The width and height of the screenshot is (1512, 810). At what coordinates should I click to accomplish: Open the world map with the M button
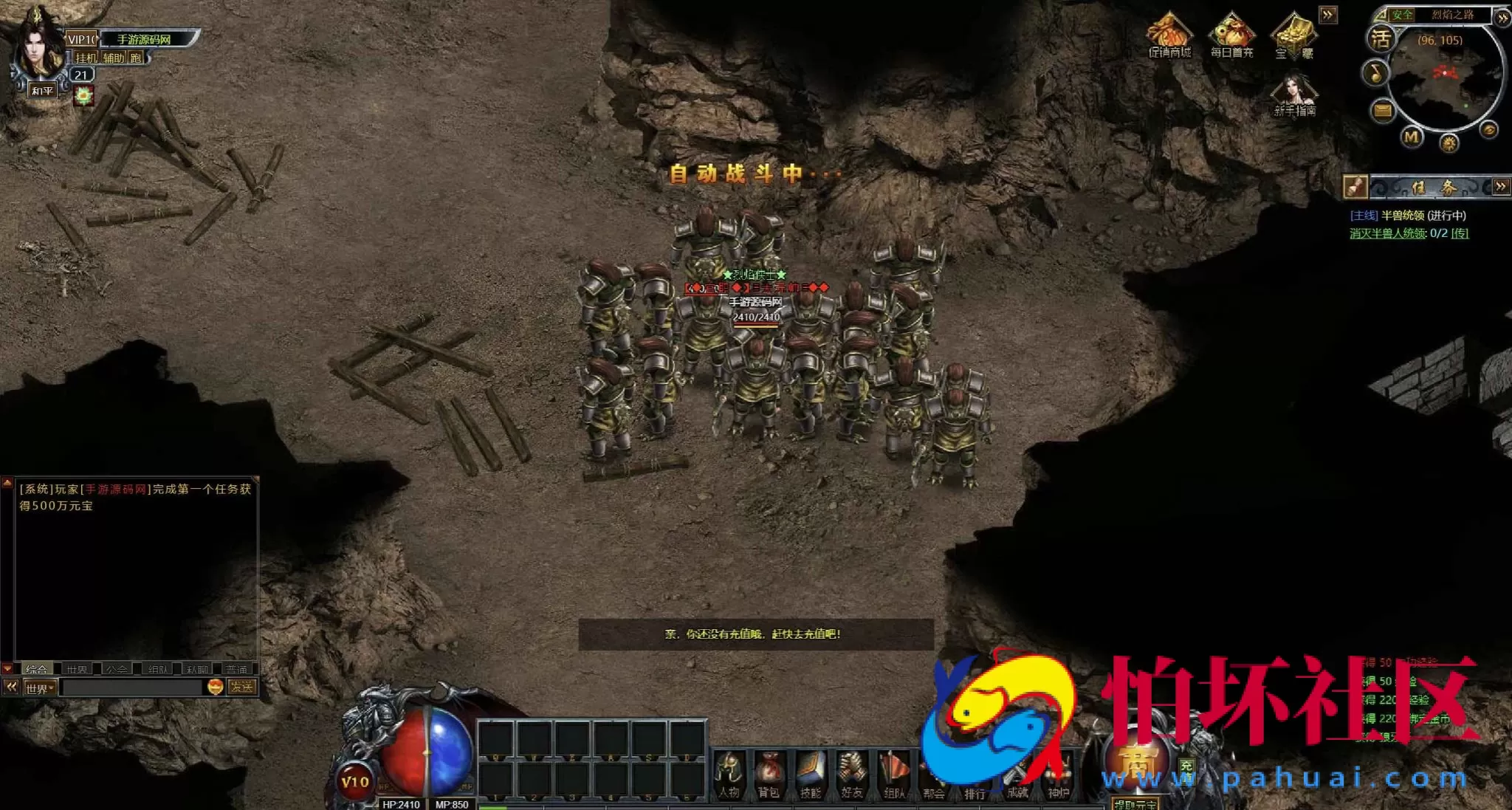click(1412, 137)
